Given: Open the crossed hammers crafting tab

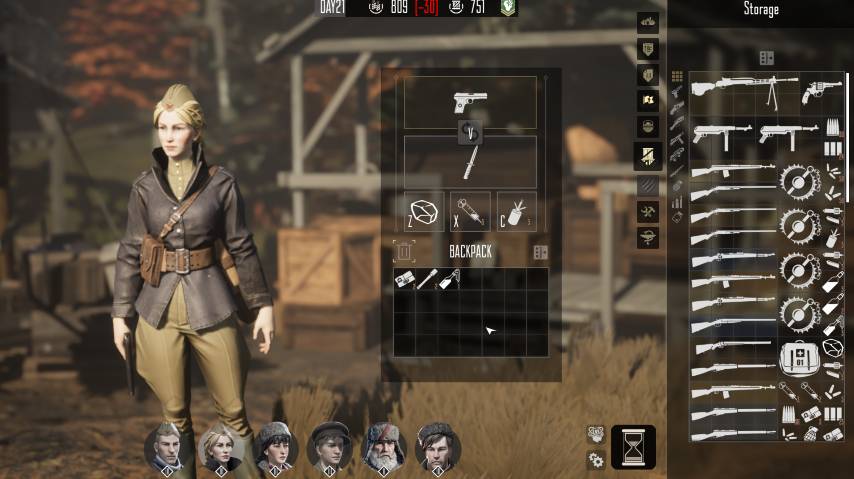Looking at the screenshot, I should tap(648, 212).
